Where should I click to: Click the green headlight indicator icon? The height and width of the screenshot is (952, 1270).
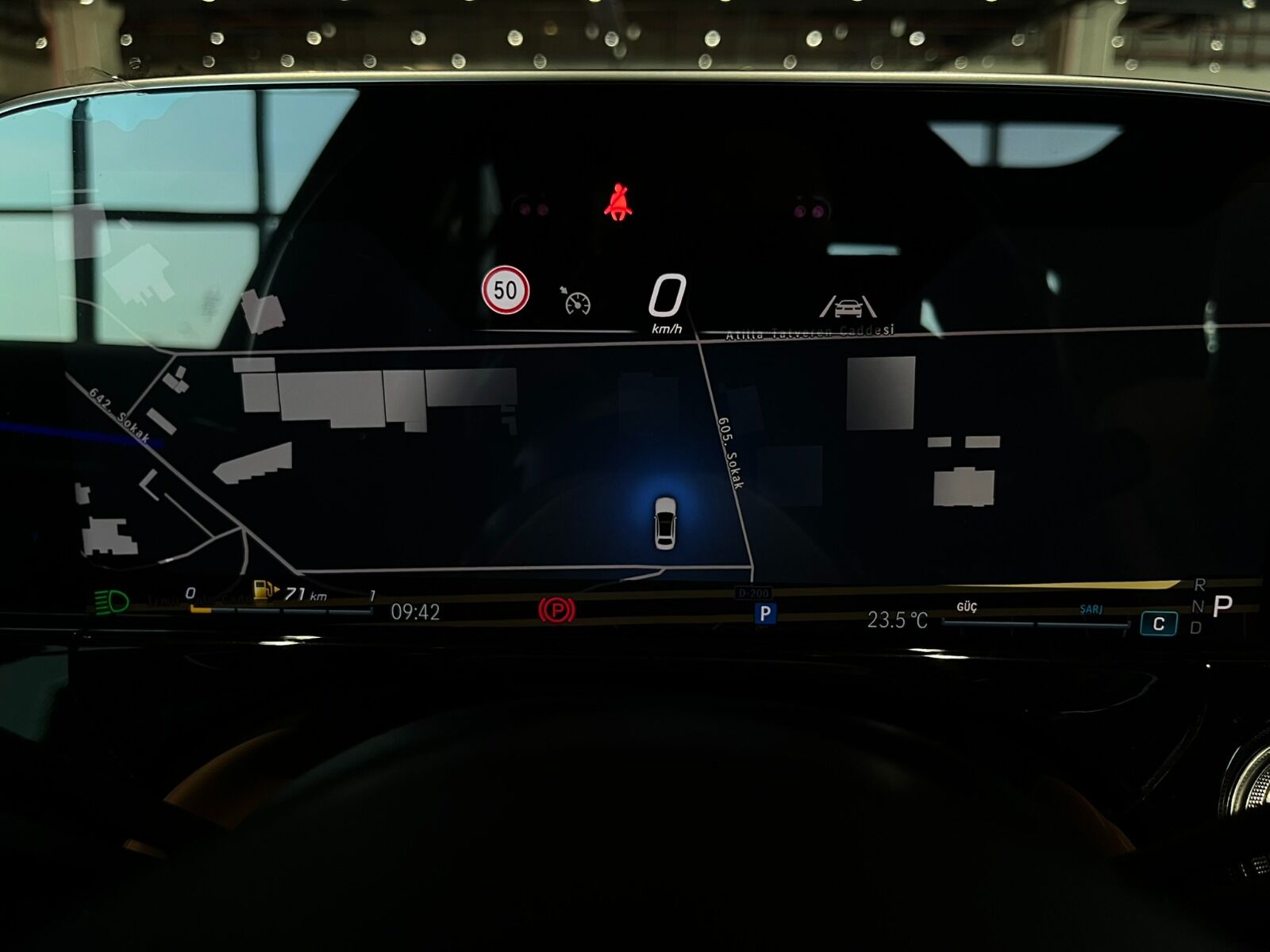111,602
